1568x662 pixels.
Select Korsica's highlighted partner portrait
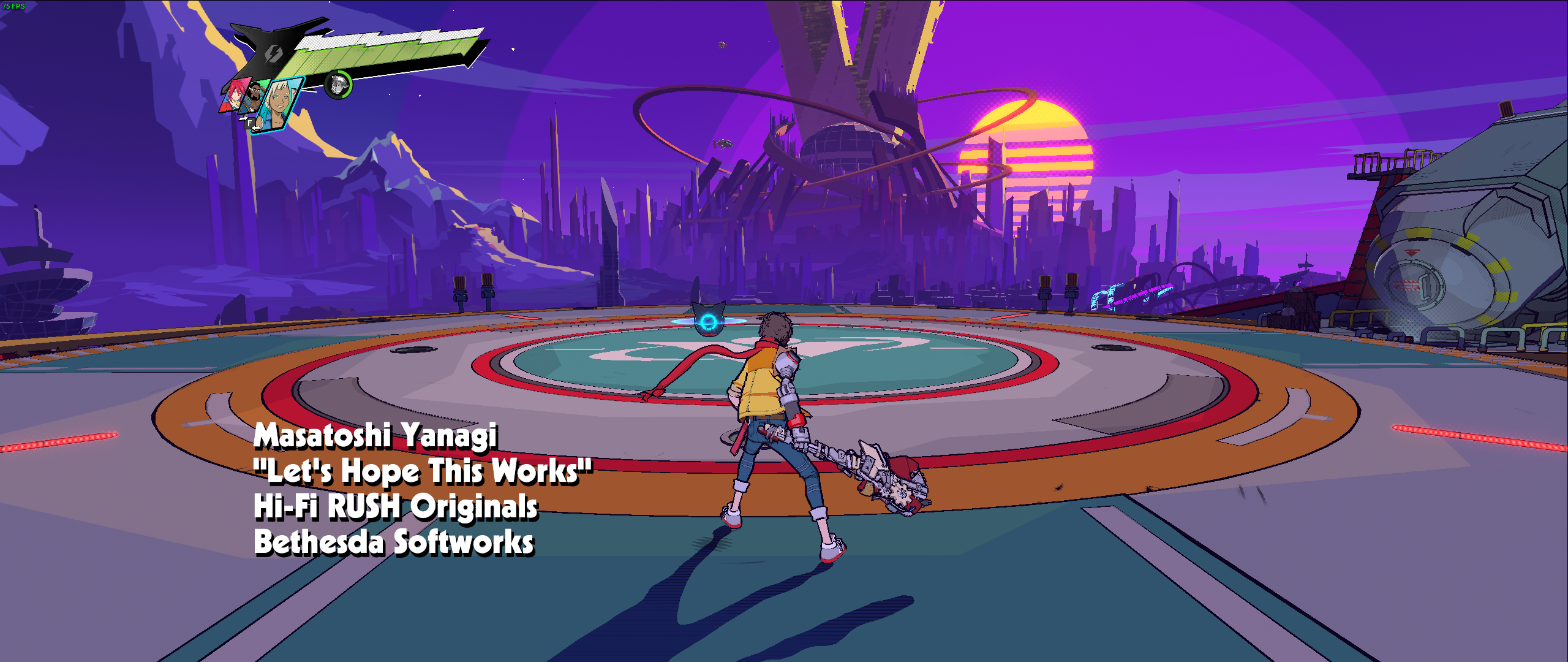[279, 102]
